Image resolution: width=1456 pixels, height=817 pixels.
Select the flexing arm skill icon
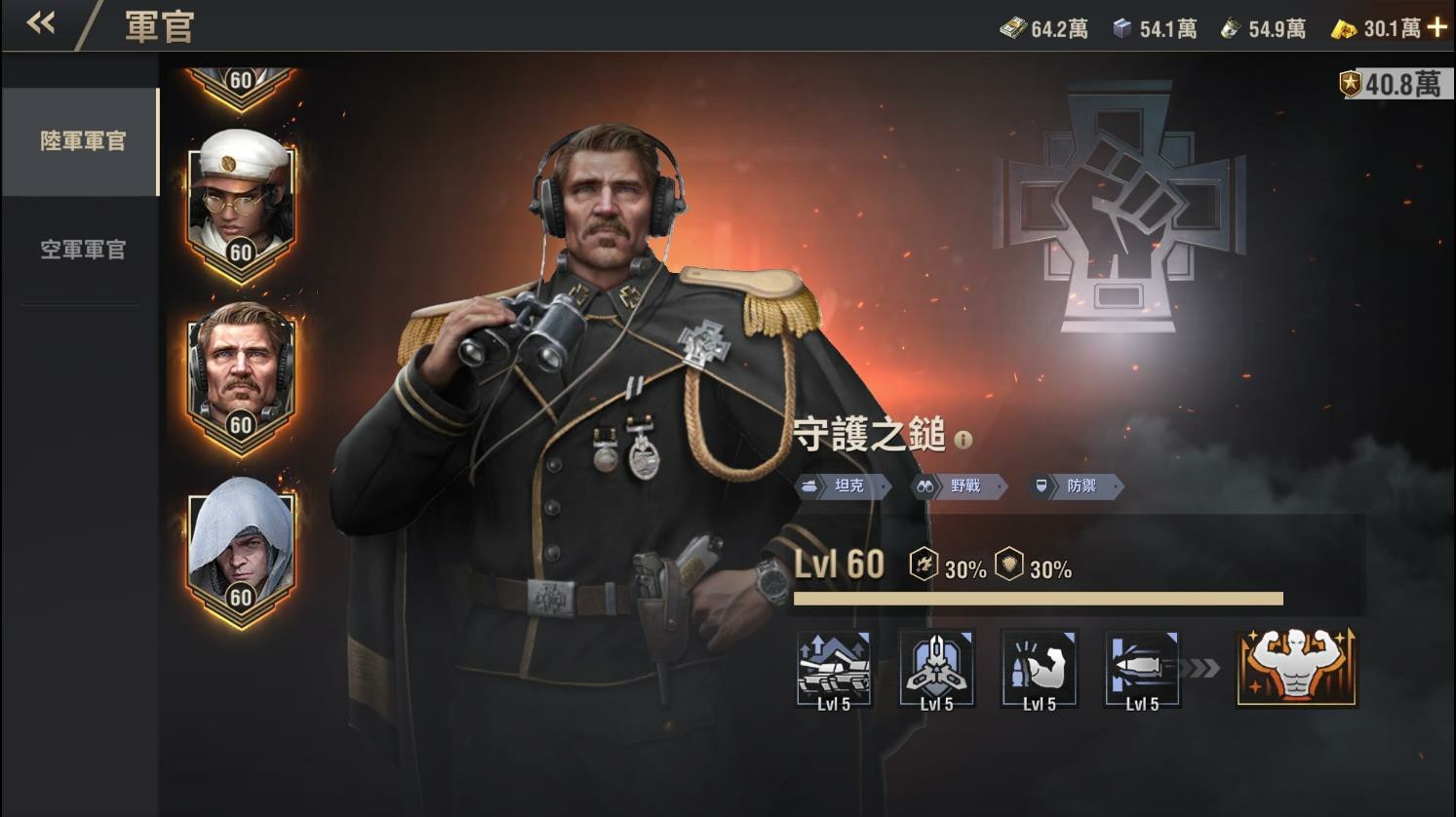pyautogui.click(x=1040, y=669)
